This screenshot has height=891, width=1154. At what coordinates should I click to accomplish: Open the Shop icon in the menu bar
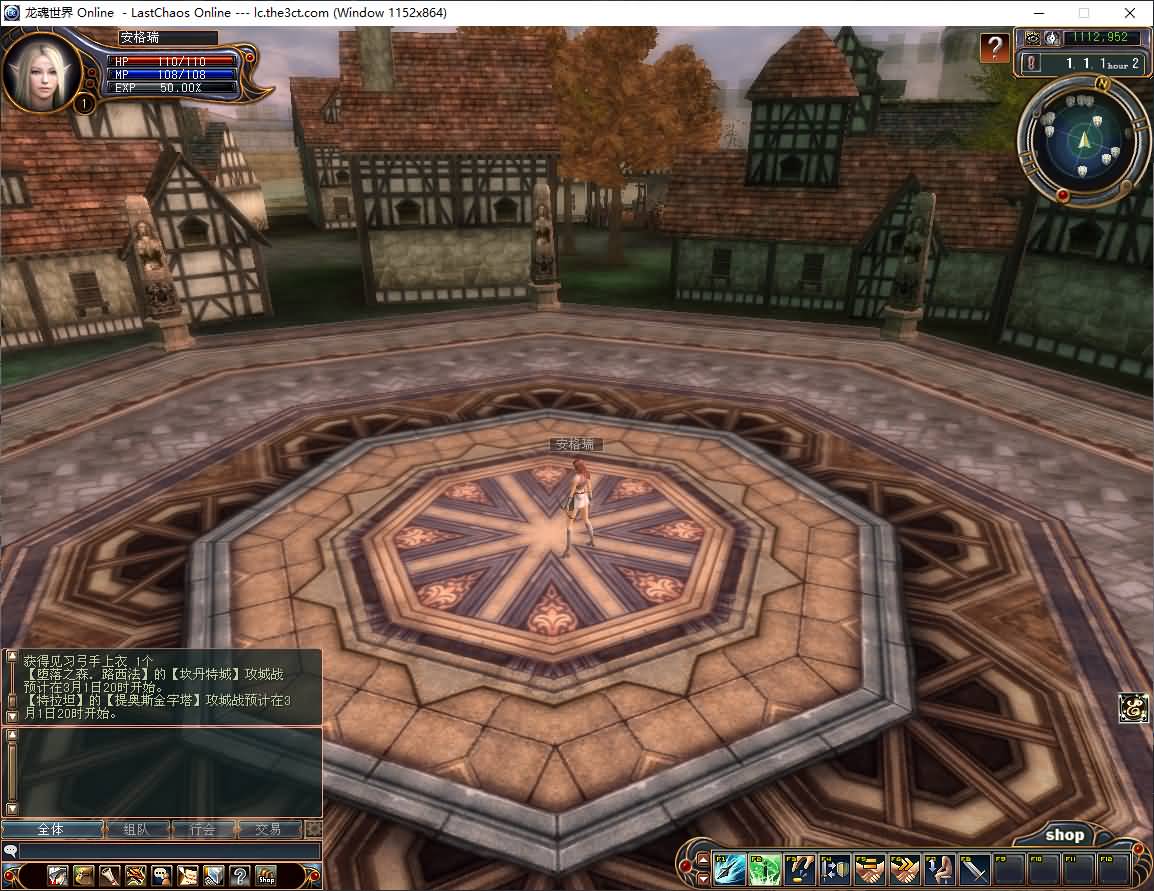tap(266, 876)
